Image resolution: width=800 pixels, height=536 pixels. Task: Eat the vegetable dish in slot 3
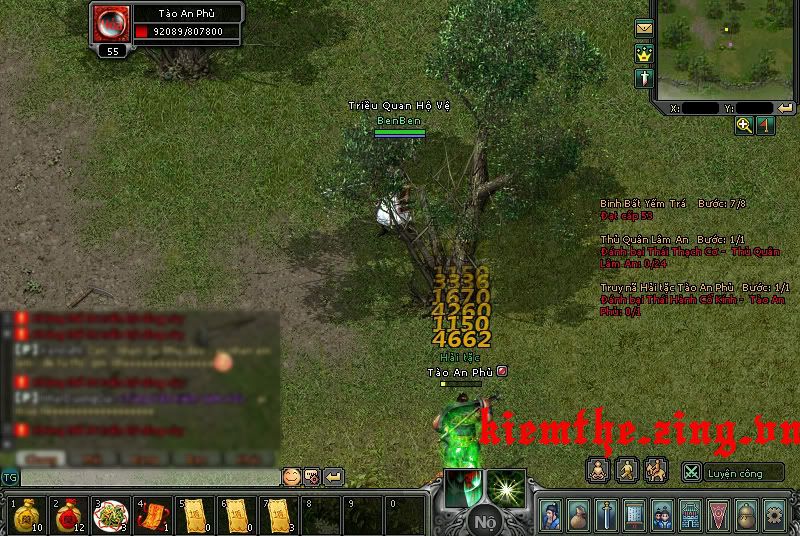(x=108, y=515)
